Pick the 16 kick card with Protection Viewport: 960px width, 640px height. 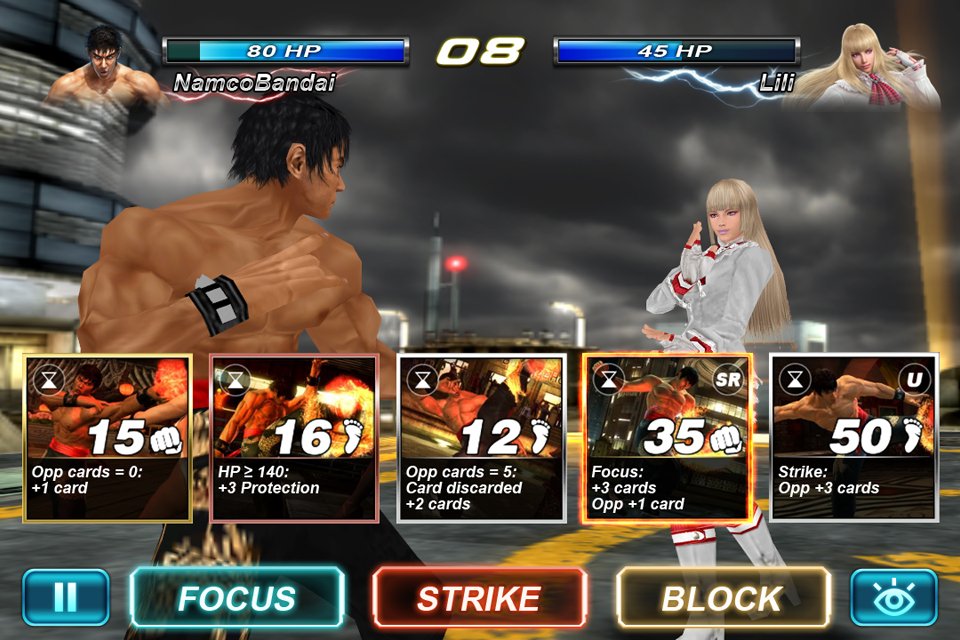coord(294,438)
